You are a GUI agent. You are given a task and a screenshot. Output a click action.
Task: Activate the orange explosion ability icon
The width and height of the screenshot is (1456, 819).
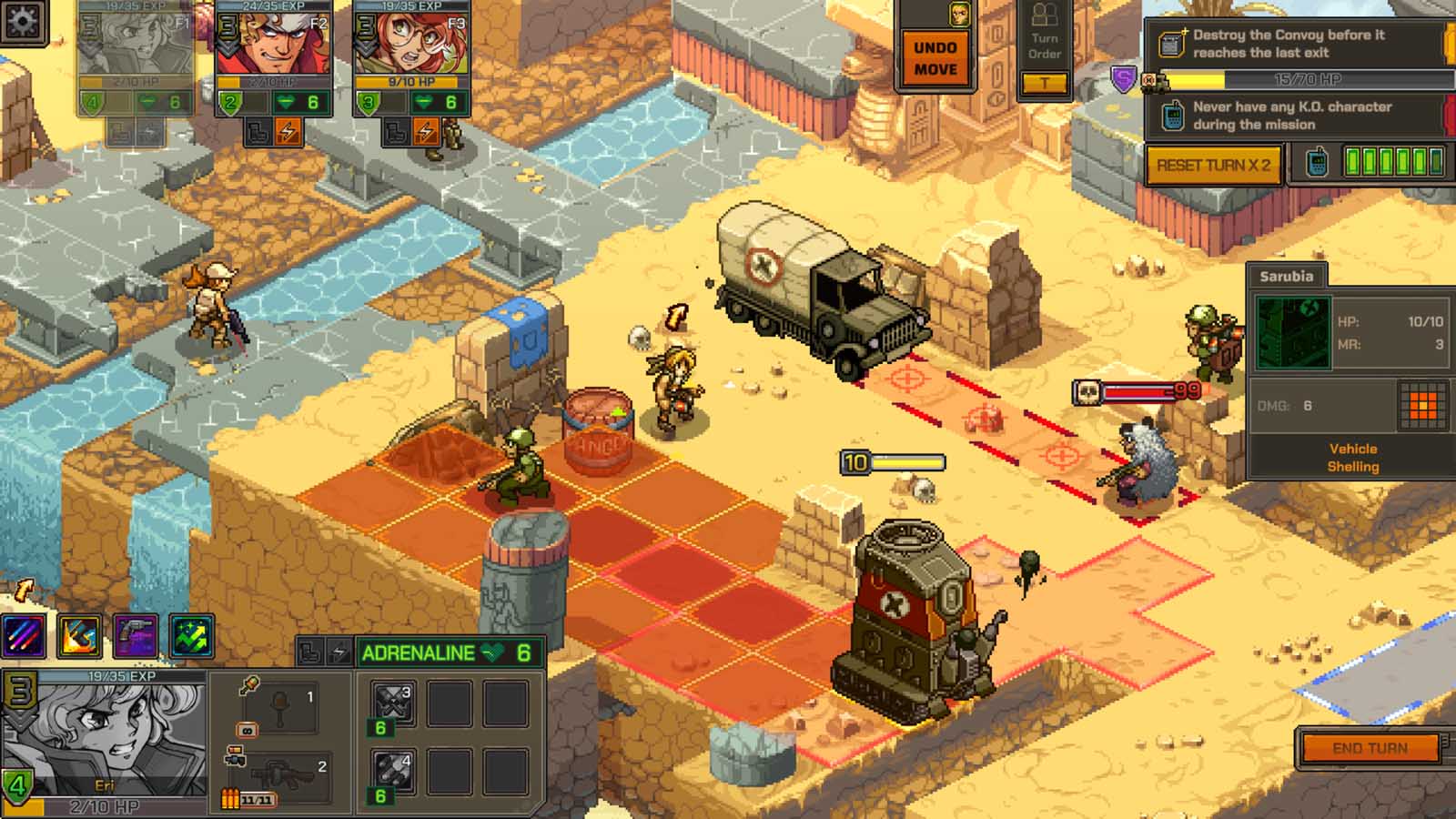pyautogui.click(x=80, y=636)
